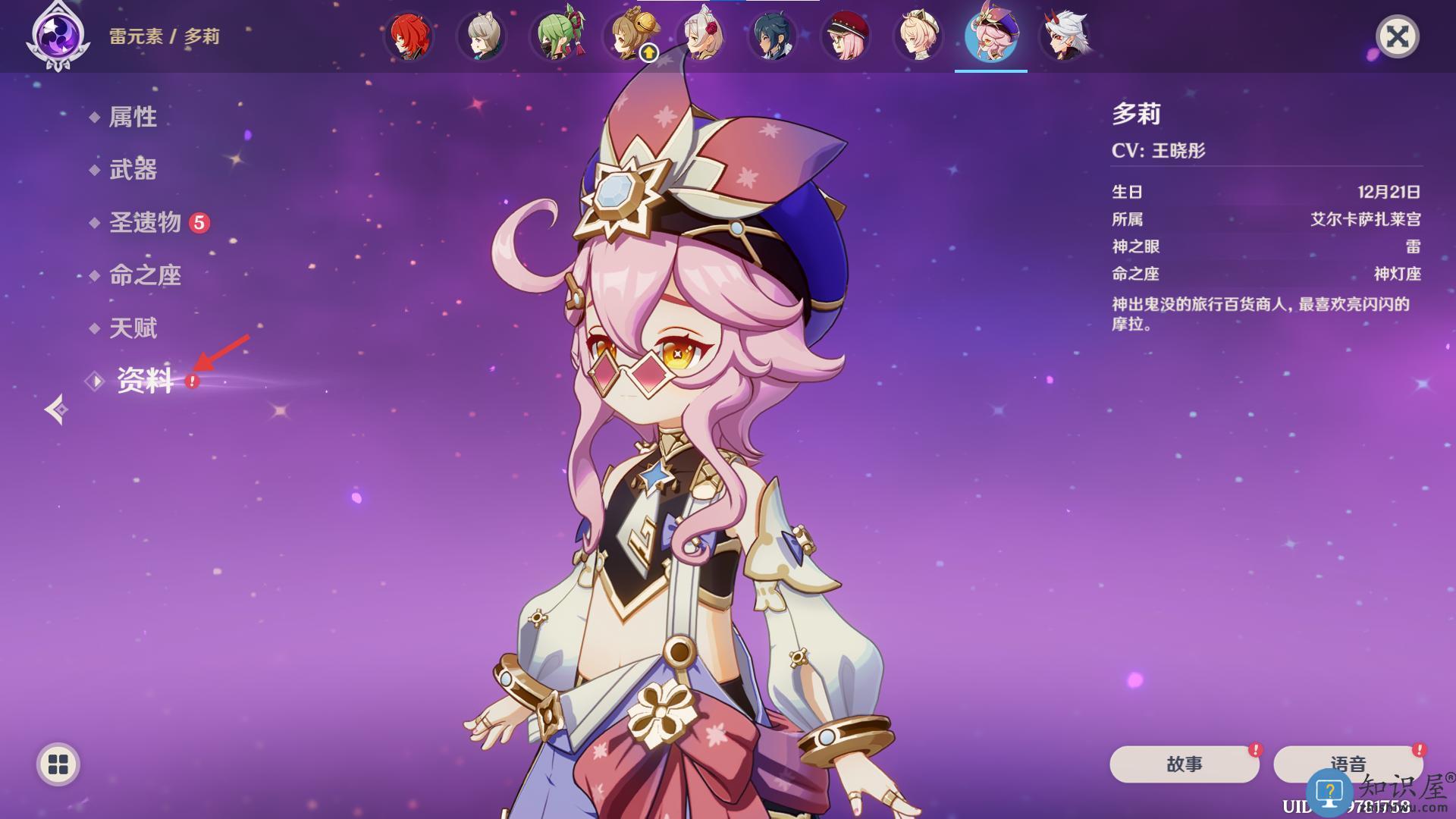Choose the gray-haired cat-eared character portrait
Viewport: 1456px width, 819px height.
pyautogui.click(x=482, y=36)
